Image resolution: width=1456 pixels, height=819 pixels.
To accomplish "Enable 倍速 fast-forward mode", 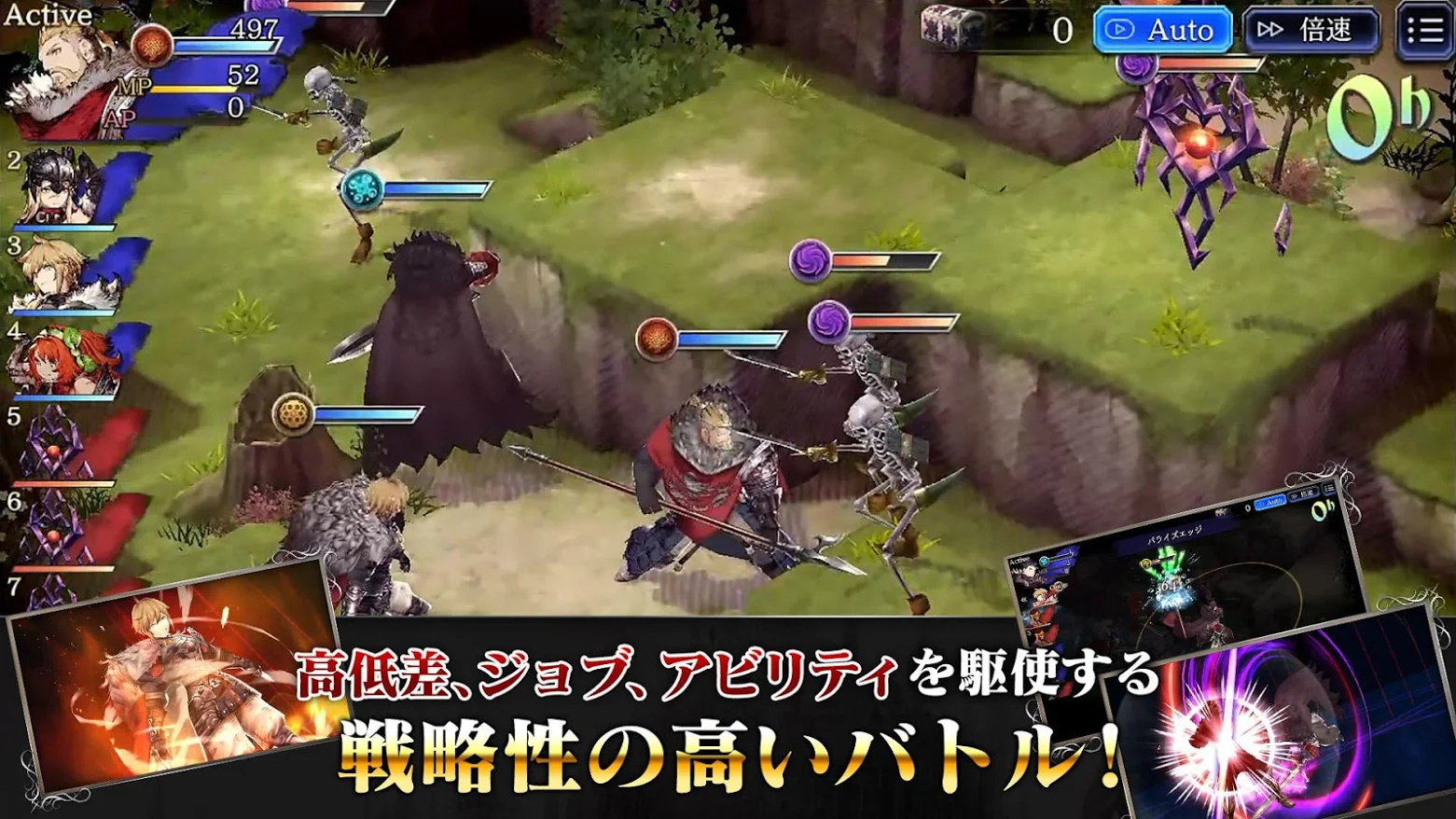I will 1314,29.
